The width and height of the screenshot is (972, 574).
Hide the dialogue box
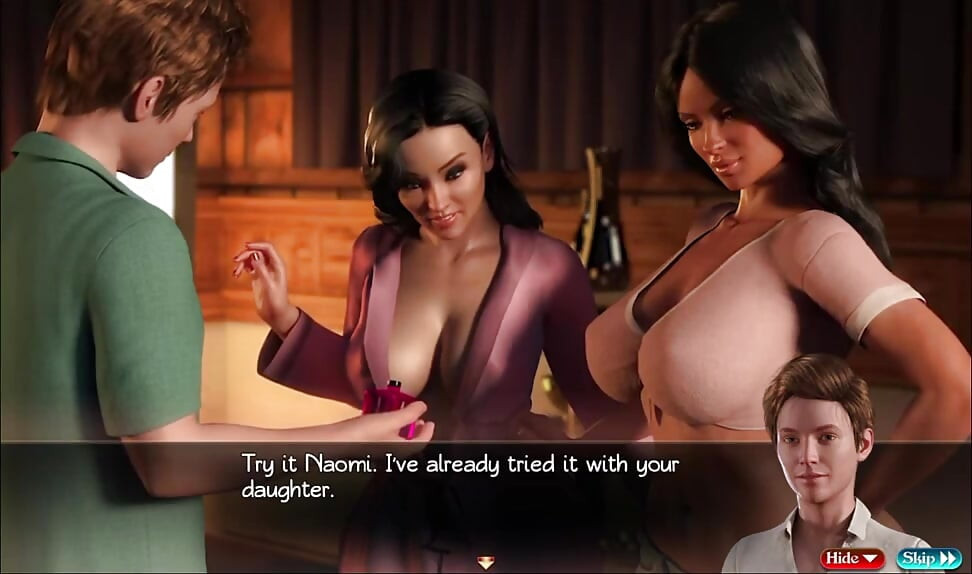852,559
